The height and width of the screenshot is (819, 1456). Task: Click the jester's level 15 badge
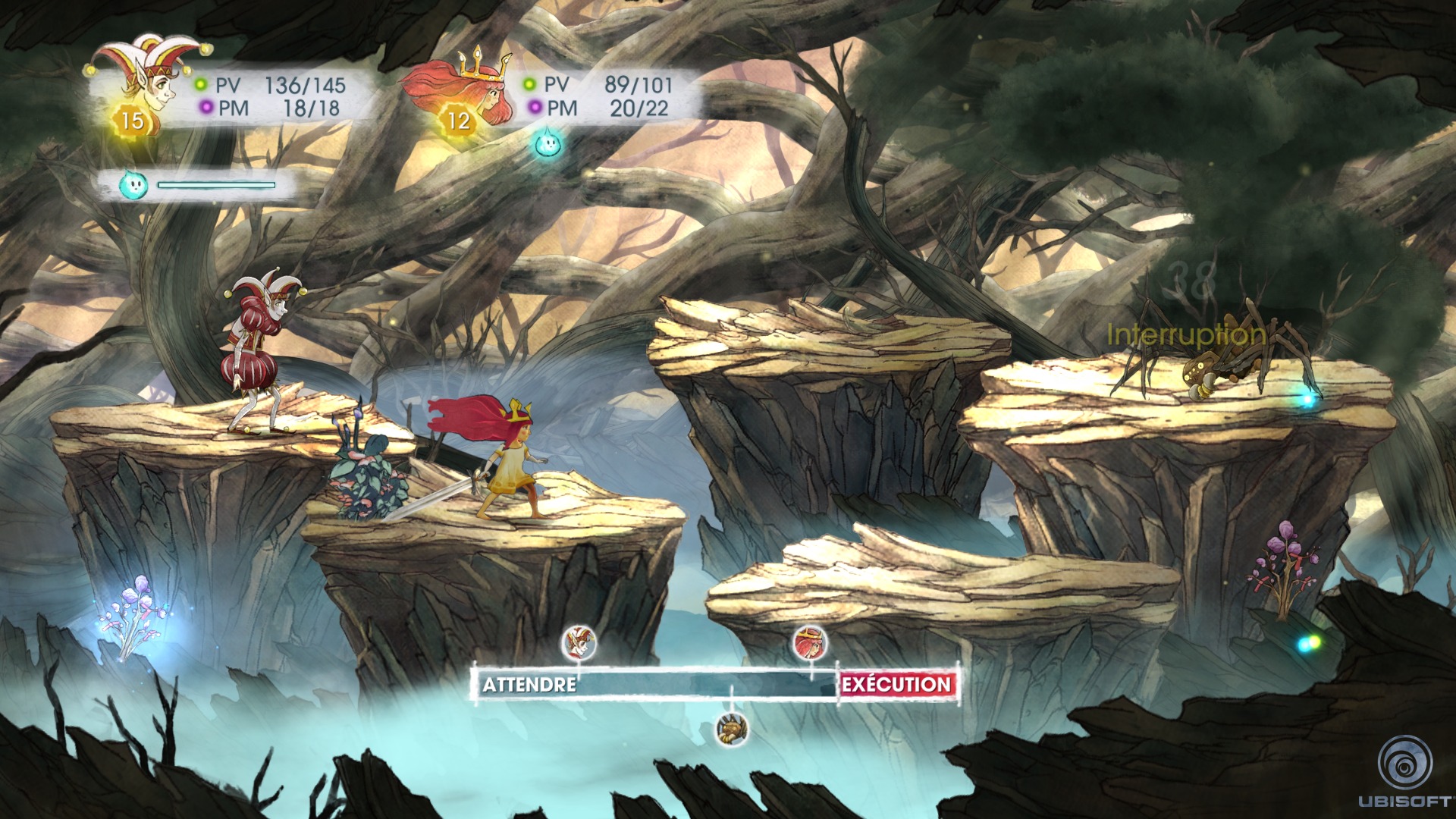[x=132, y=120]
